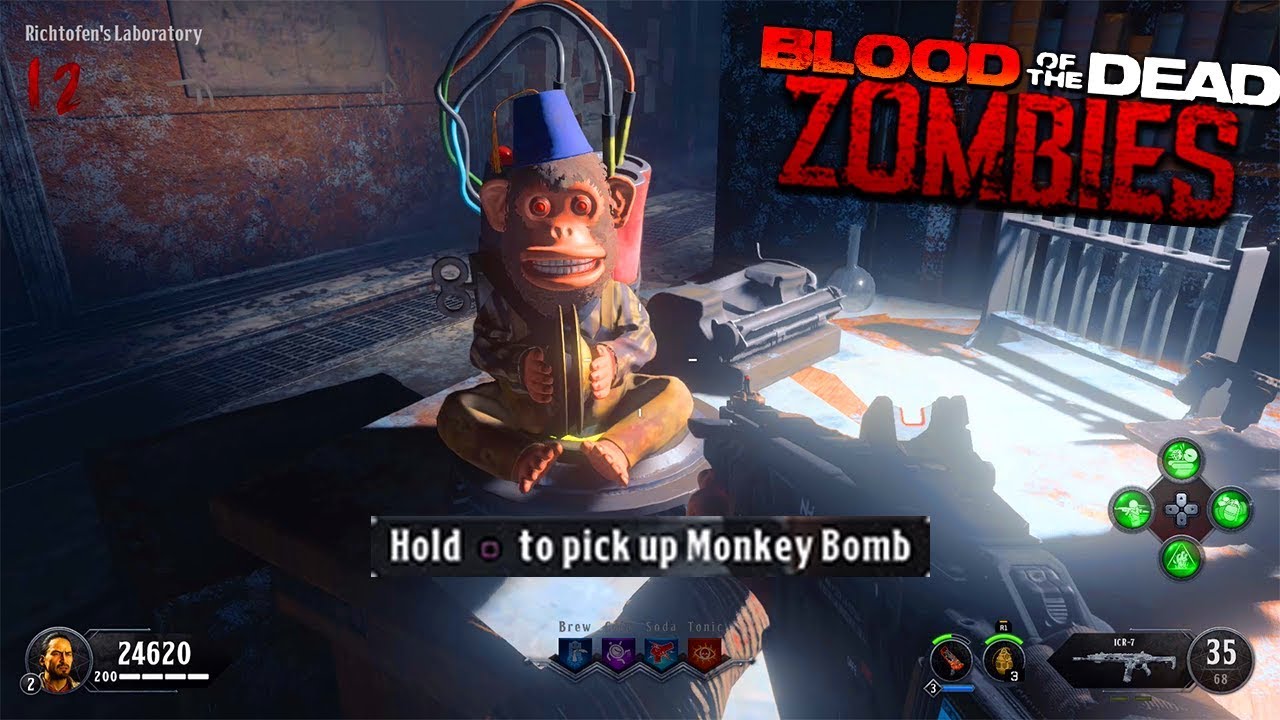Click the ammo counter showing 35
Screen dimensions: 1280x720
1219,651
